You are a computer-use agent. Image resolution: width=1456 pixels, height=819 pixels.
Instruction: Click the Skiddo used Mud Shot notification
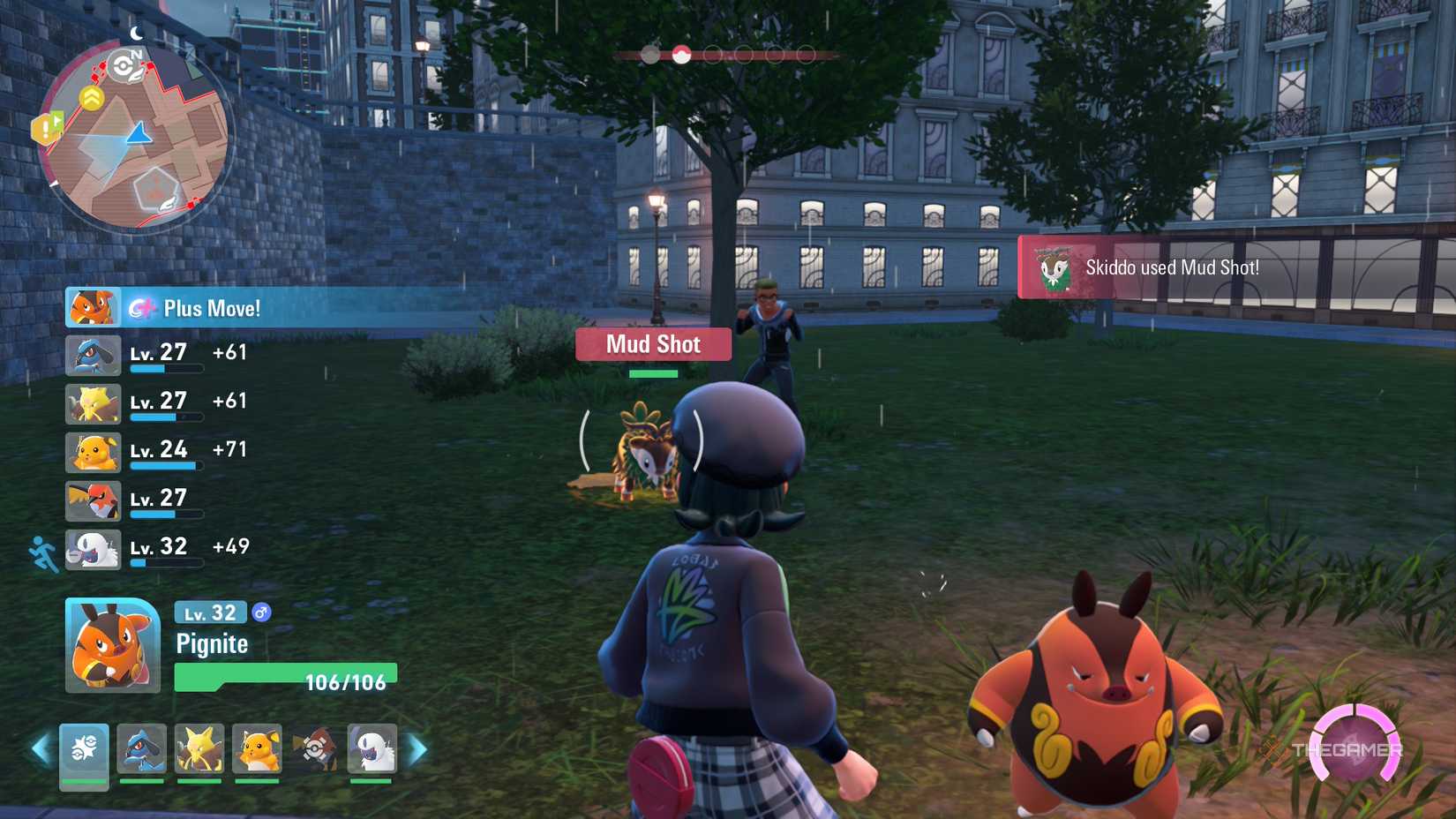tap(1172, 267)
